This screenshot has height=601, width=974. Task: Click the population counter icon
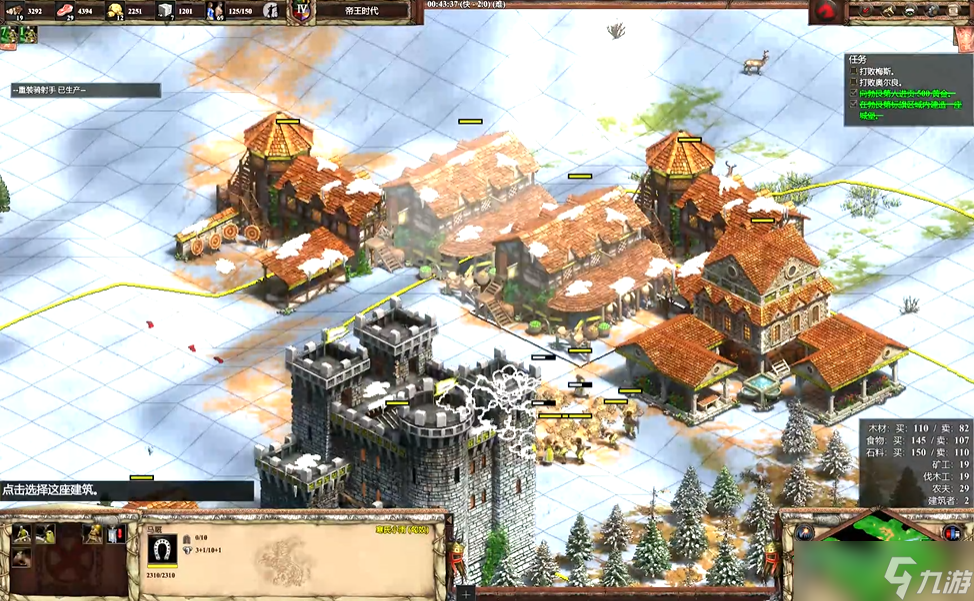[x=214, y=11]
